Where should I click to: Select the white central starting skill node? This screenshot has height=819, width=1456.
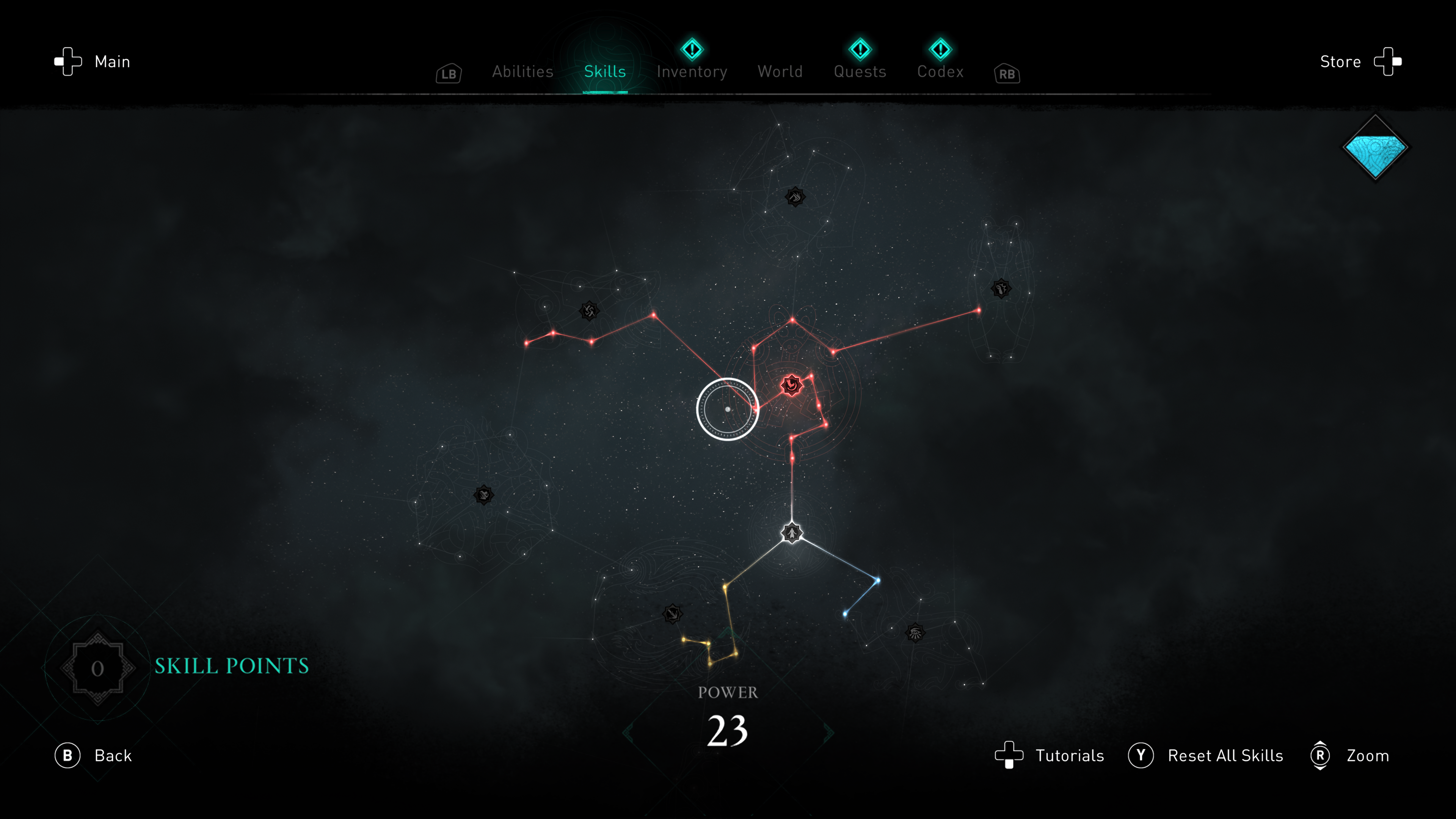point(792,533)
